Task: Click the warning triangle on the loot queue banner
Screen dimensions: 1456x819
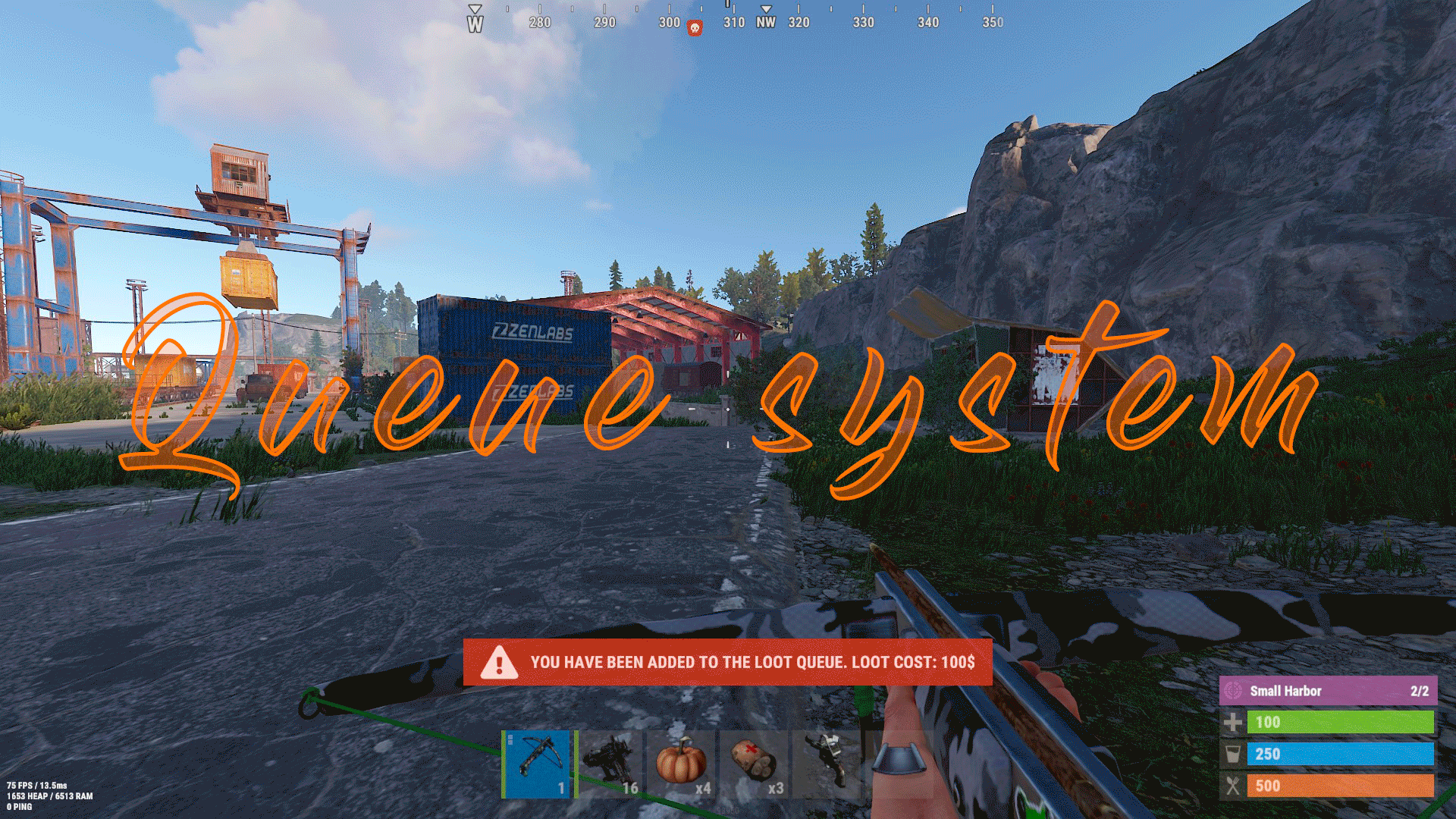Action: coord(498,662)
